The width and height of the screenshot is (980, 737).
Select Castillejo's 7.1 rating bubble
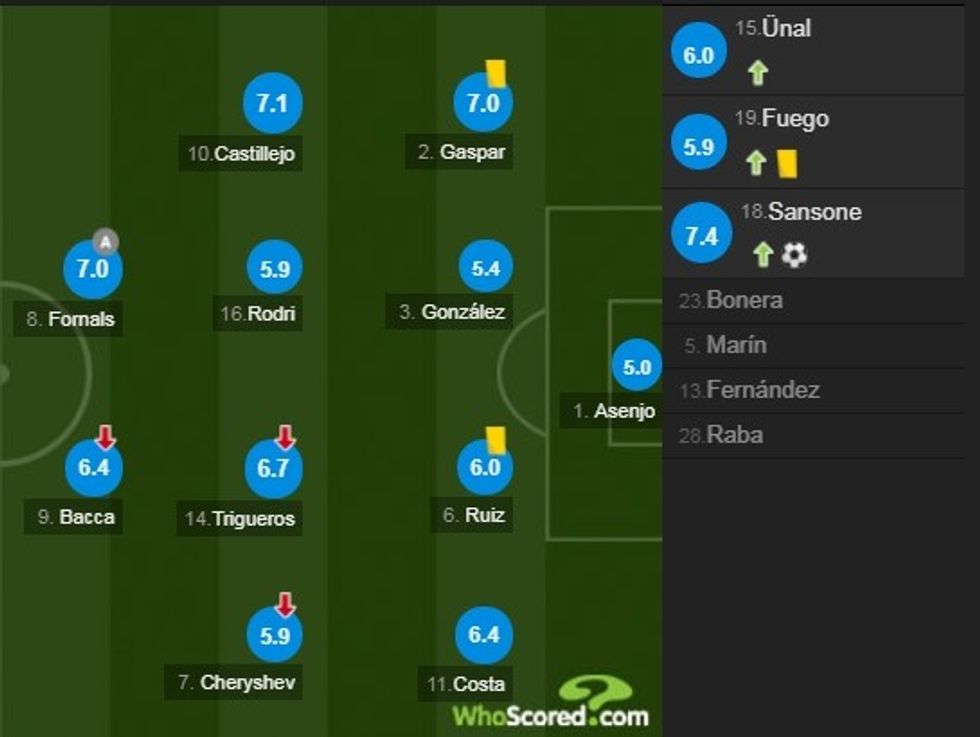[x=272, y=104]
